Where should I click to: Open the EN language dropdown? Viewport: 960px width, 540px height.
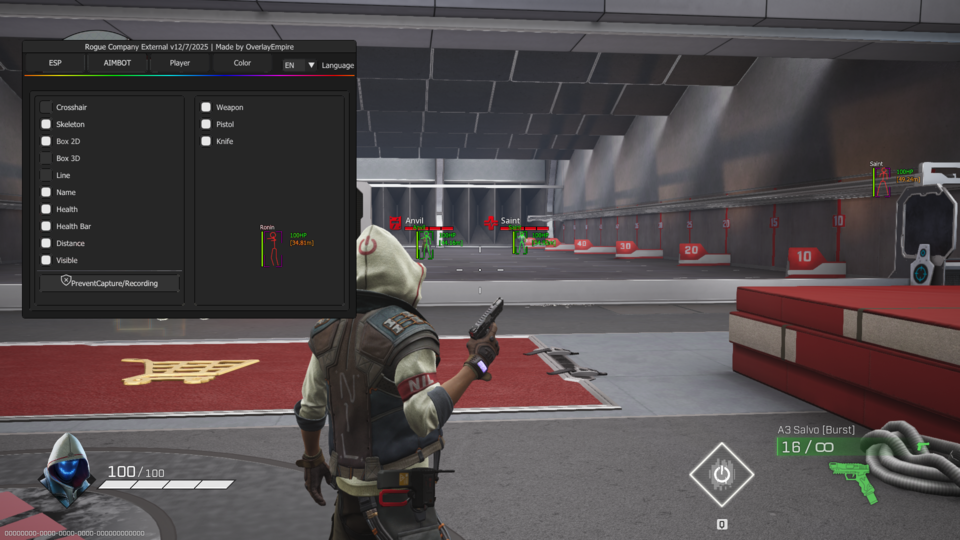[299, 65]
